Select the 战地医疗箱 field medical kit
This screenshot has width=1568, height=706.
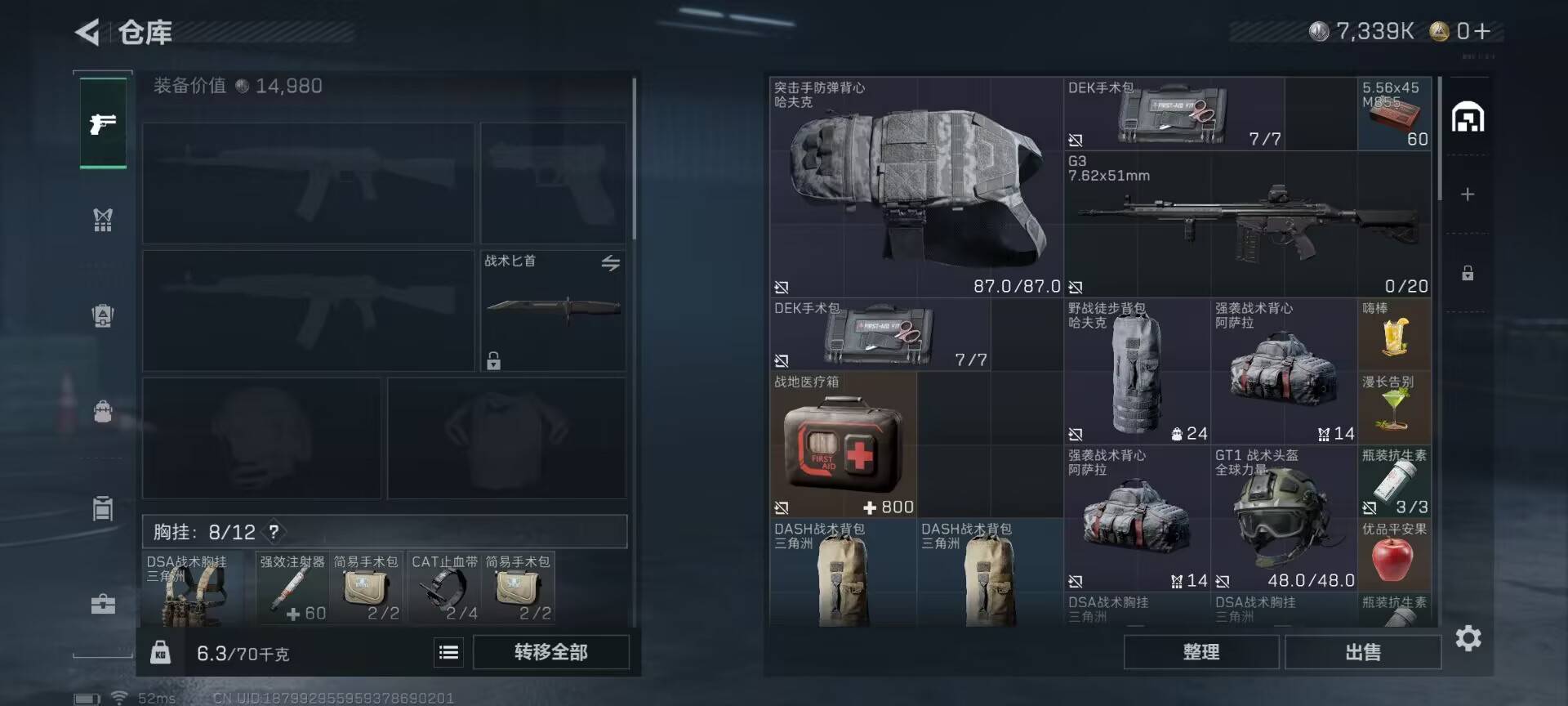pos(843,445)
